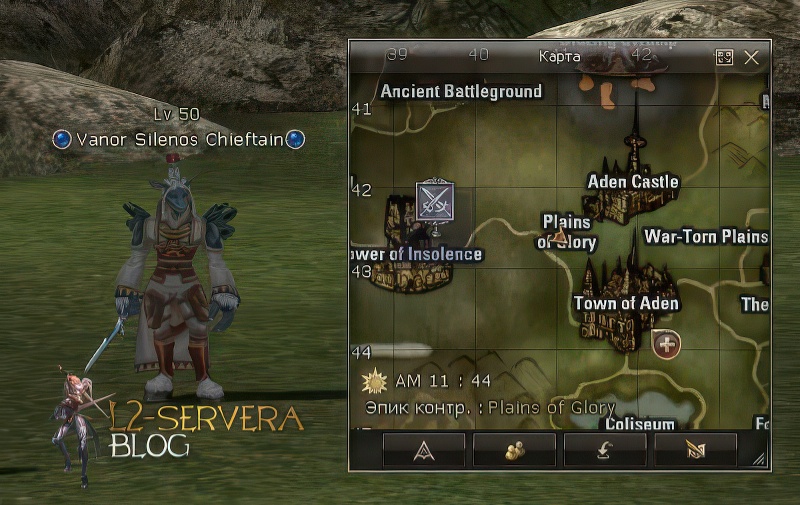800x505 pixels.
Task: Activate the angular gold emblem map button
Action: [695, 451]
